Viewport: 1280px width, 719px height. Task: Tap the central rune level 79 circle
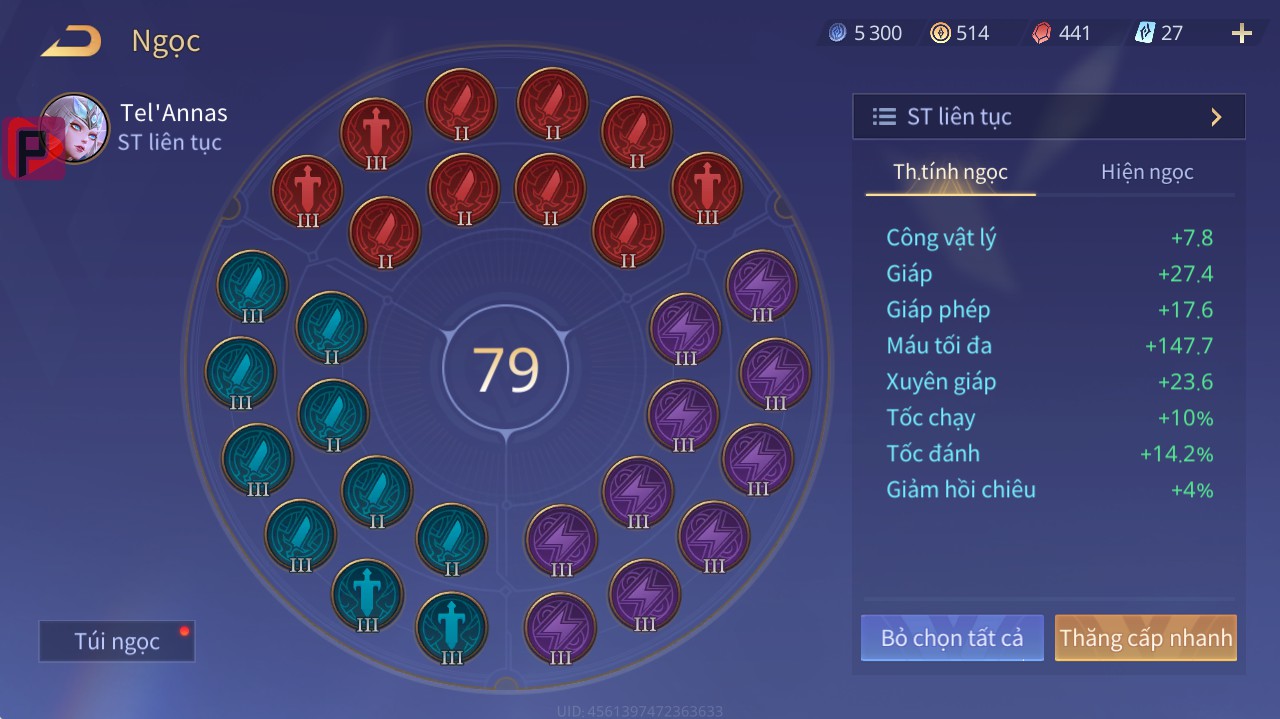pyautogui.click(x=506, y=369)
